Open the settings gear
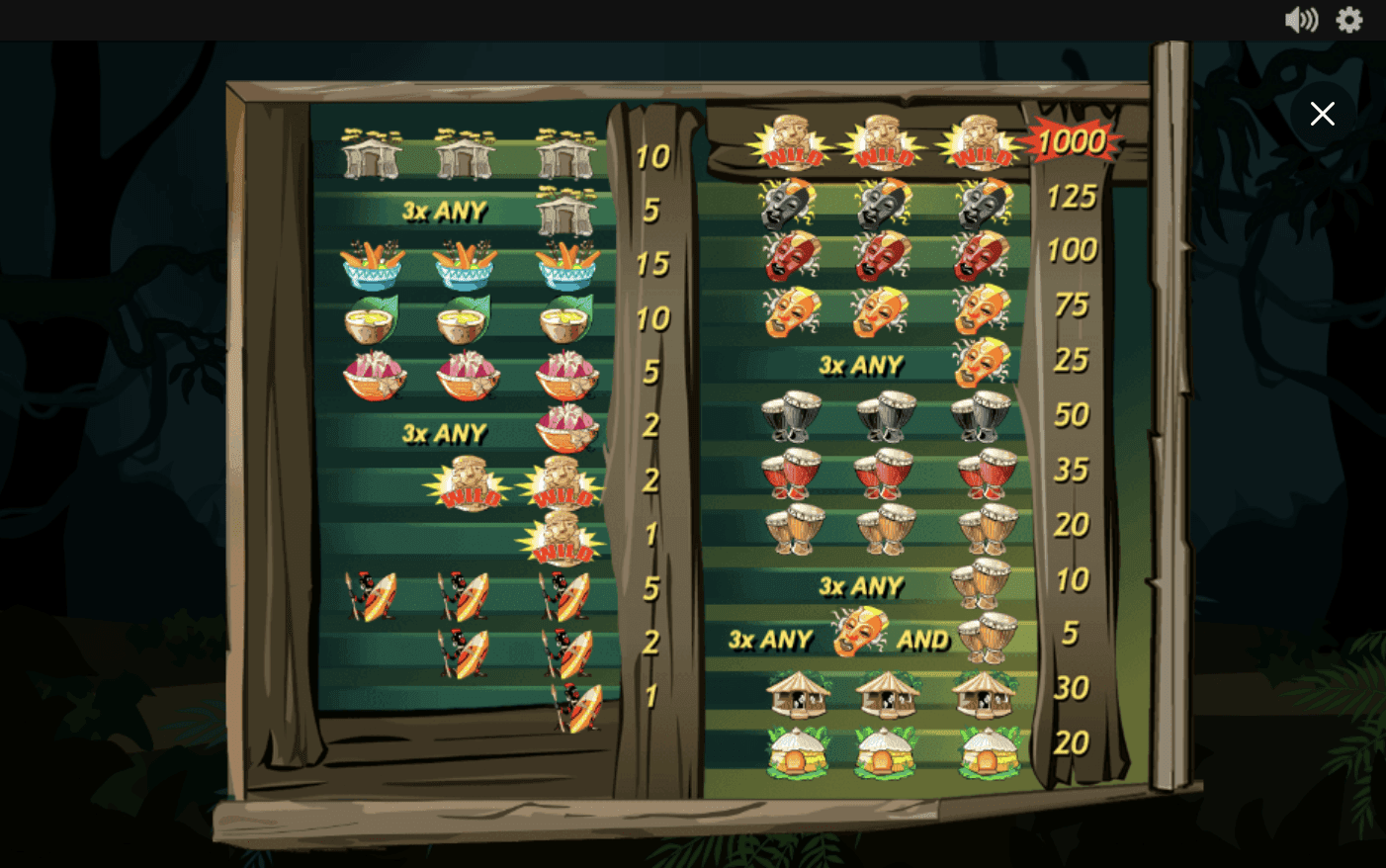 (x=1348, y=20)
